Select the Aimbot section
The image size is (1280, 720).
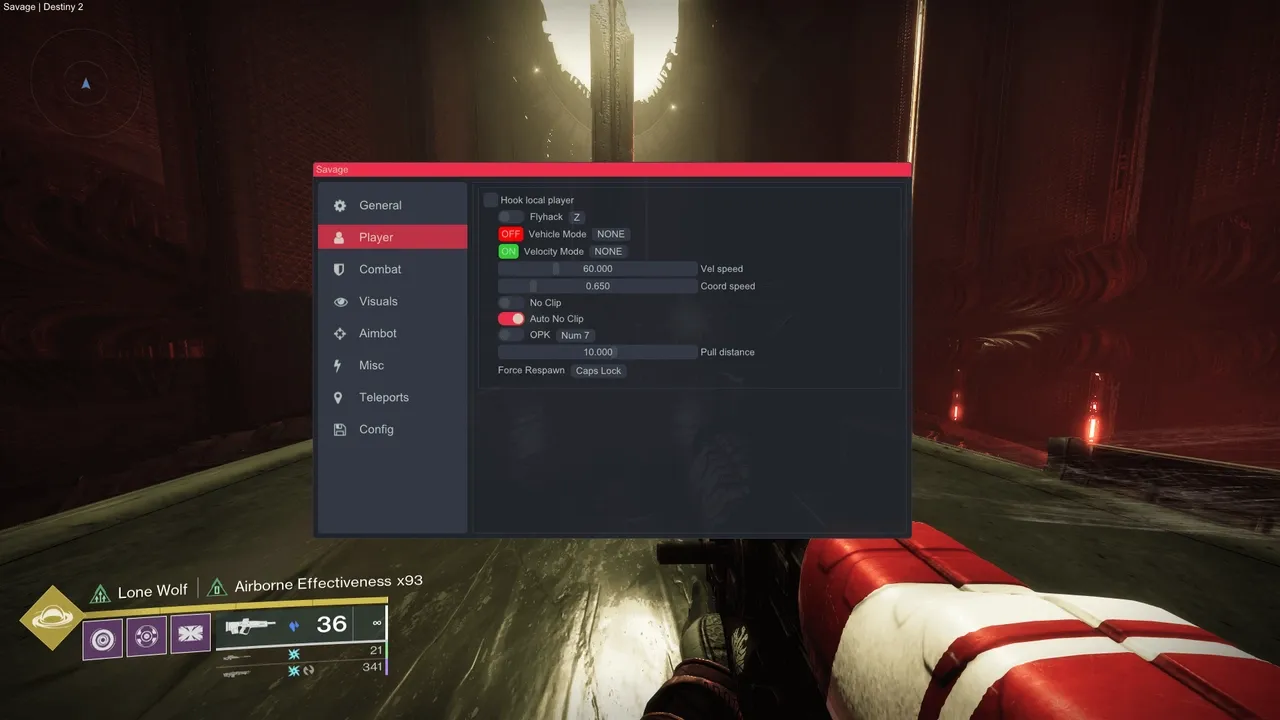coord(378,333)
